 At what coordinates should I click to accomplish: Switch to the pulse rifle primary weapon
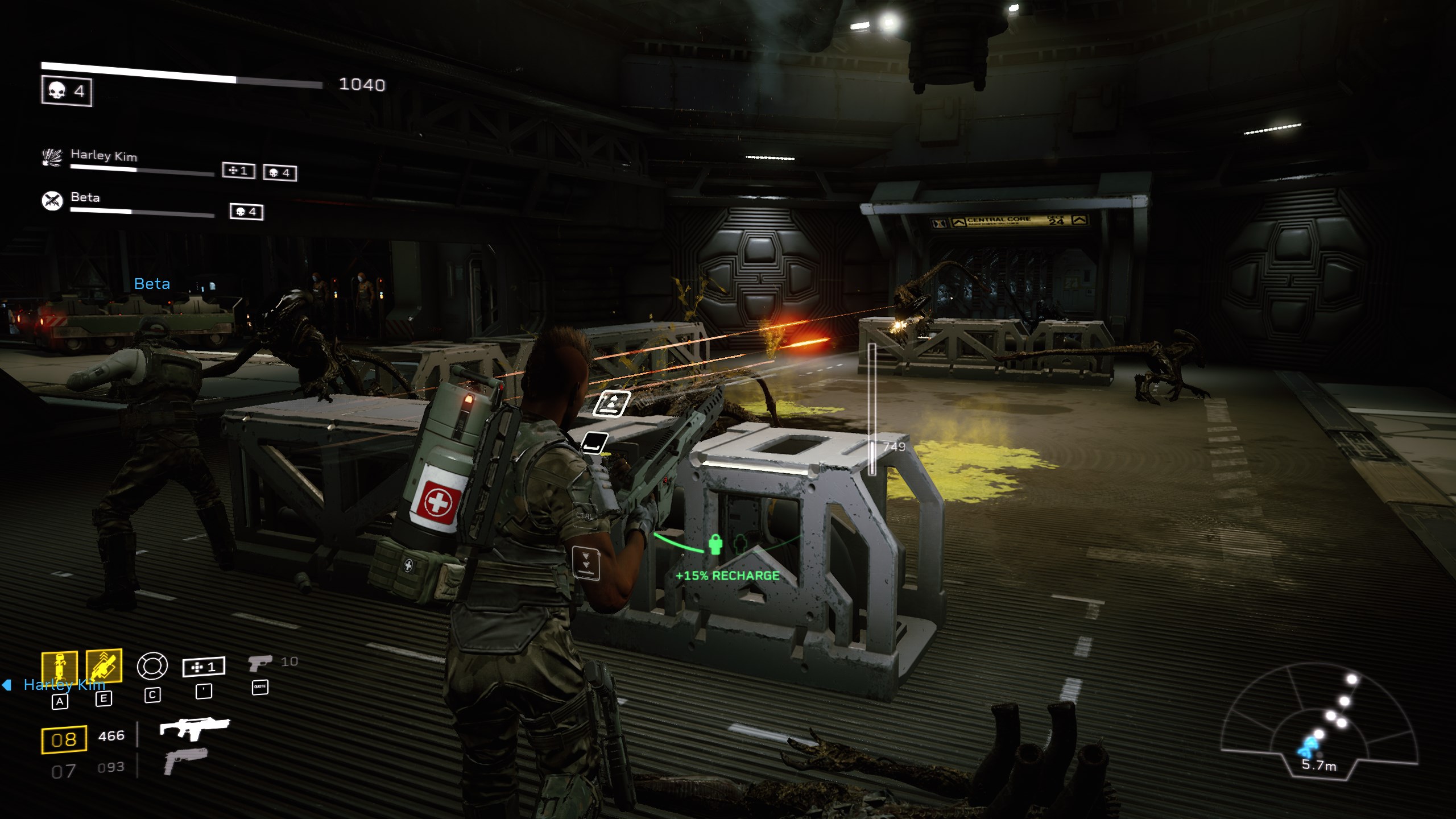195,728
